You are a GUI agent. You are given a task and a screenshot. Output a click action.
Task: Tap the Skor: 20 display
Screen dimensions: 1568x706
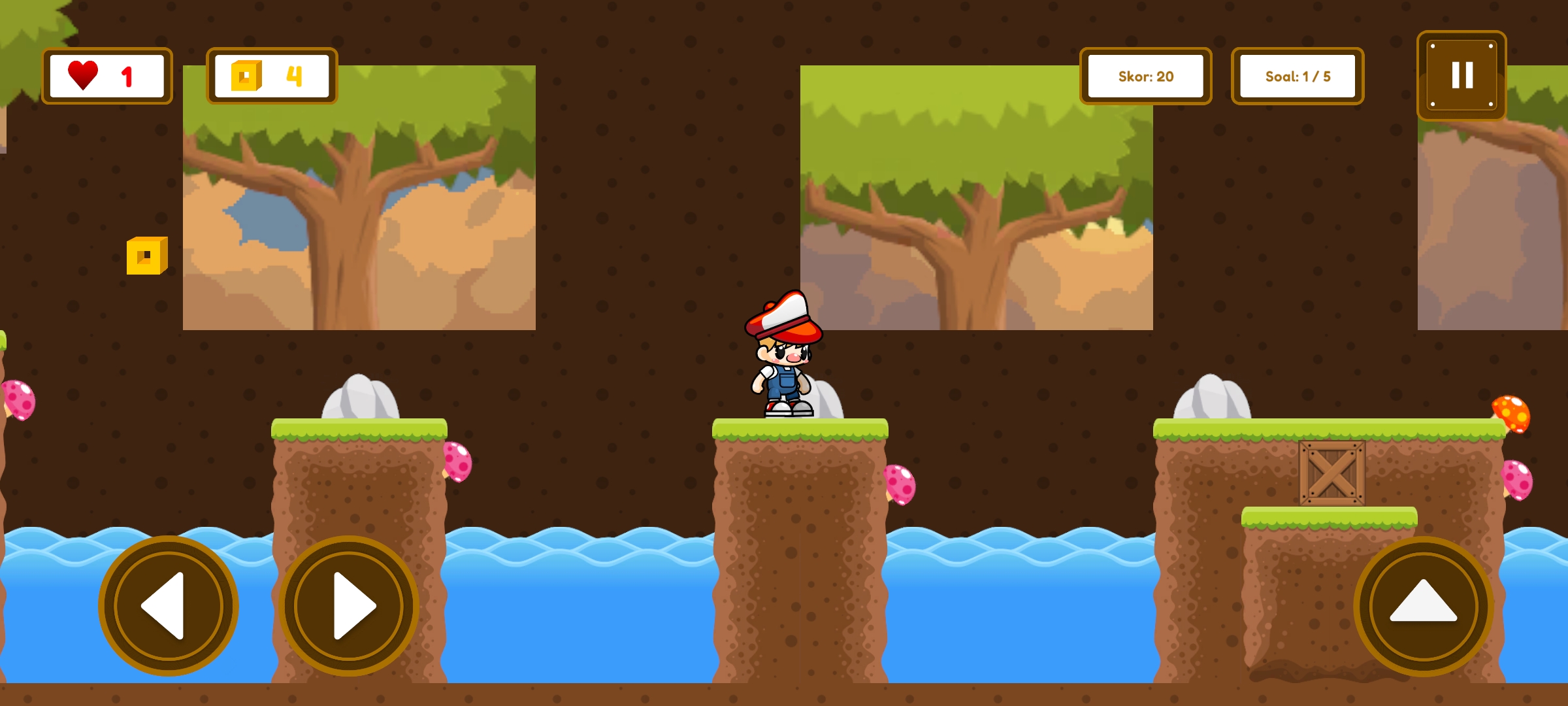[x=1145, y=76]
